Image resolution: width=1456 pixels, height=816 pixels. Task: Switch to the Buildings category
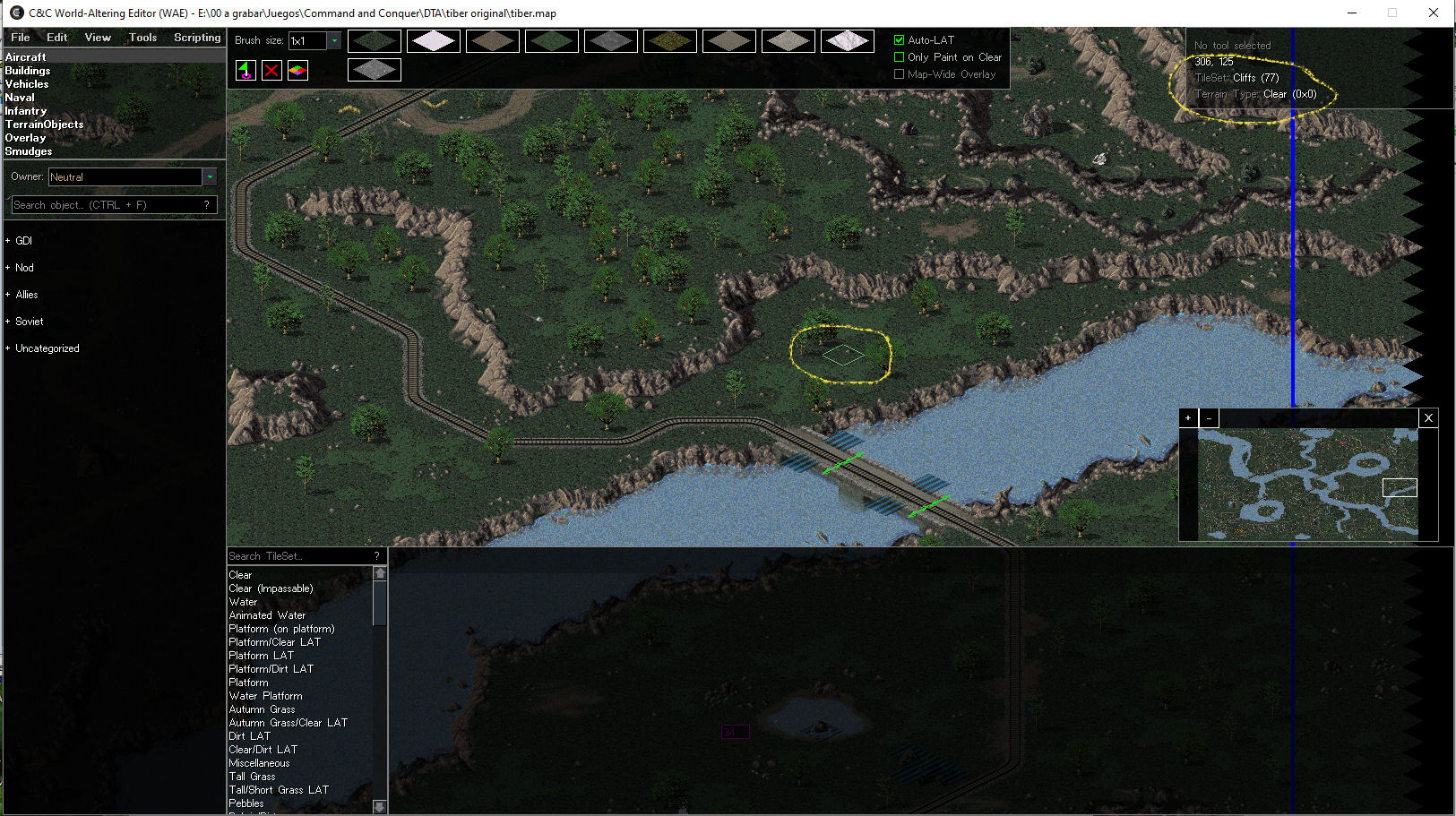pos(28,71)
